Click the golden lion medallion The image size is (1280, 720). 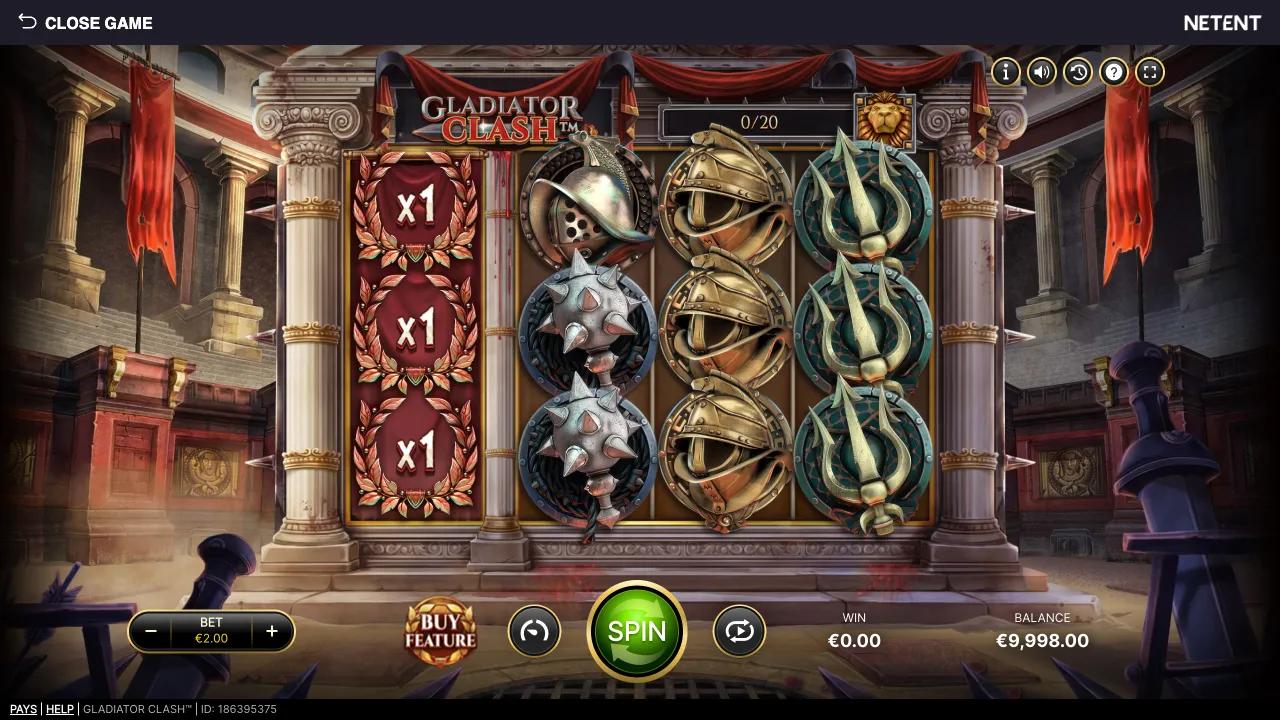point(884,122)
